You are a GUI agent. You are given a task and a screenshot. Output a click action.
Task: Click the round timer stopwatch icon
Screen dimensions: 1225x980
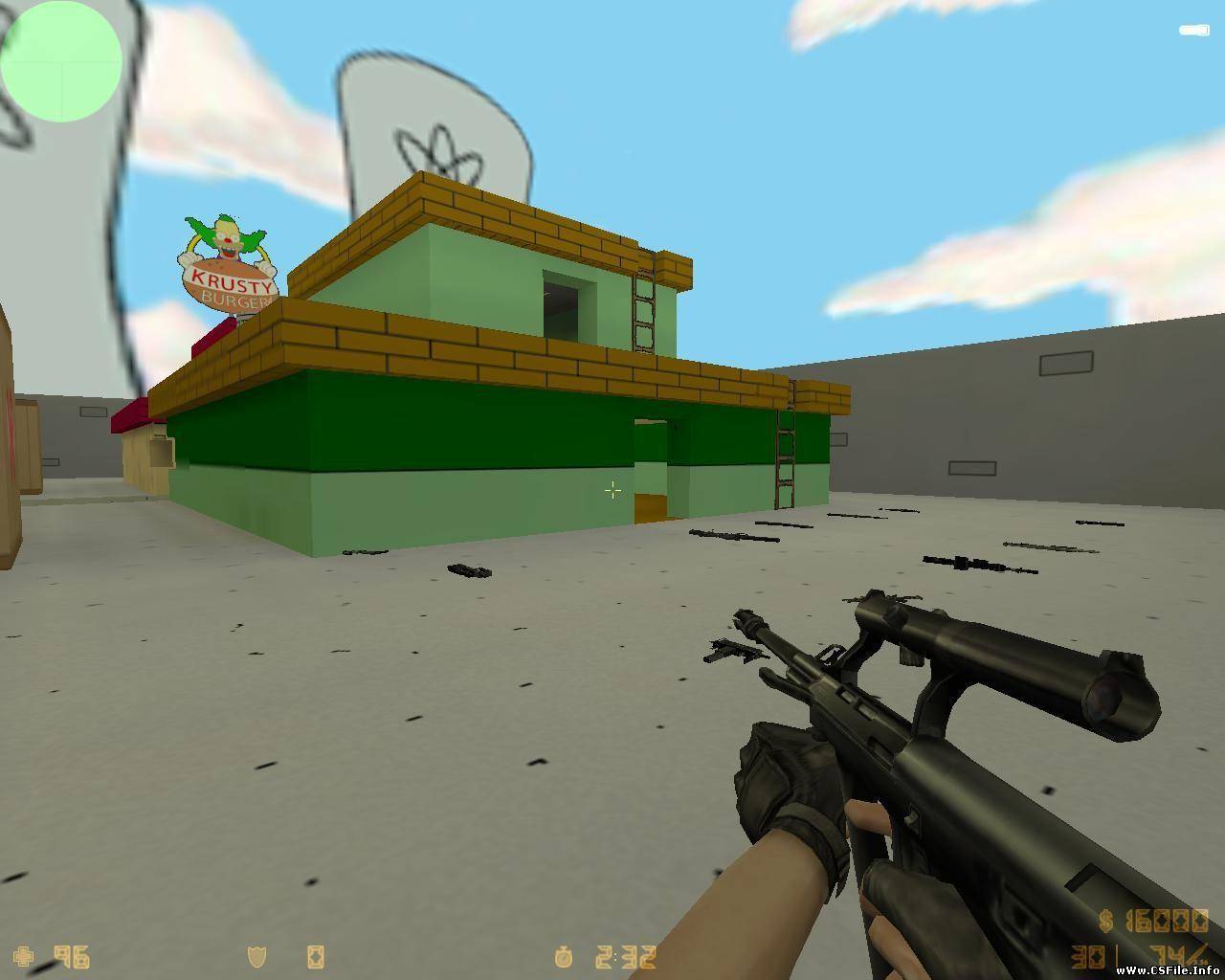click(563, 957)
